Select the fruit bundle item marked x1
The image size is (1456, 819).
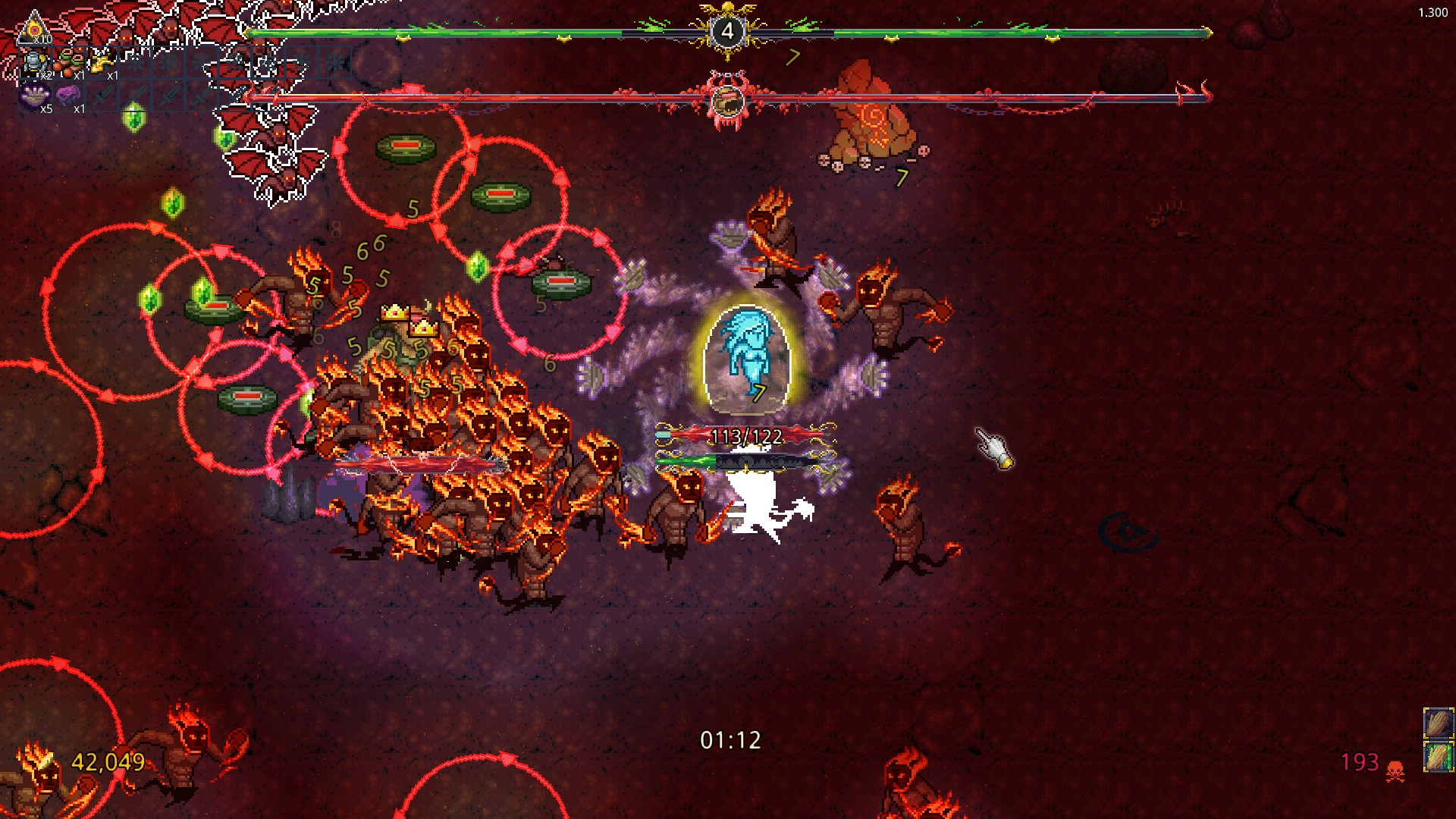tap(70, 62)
